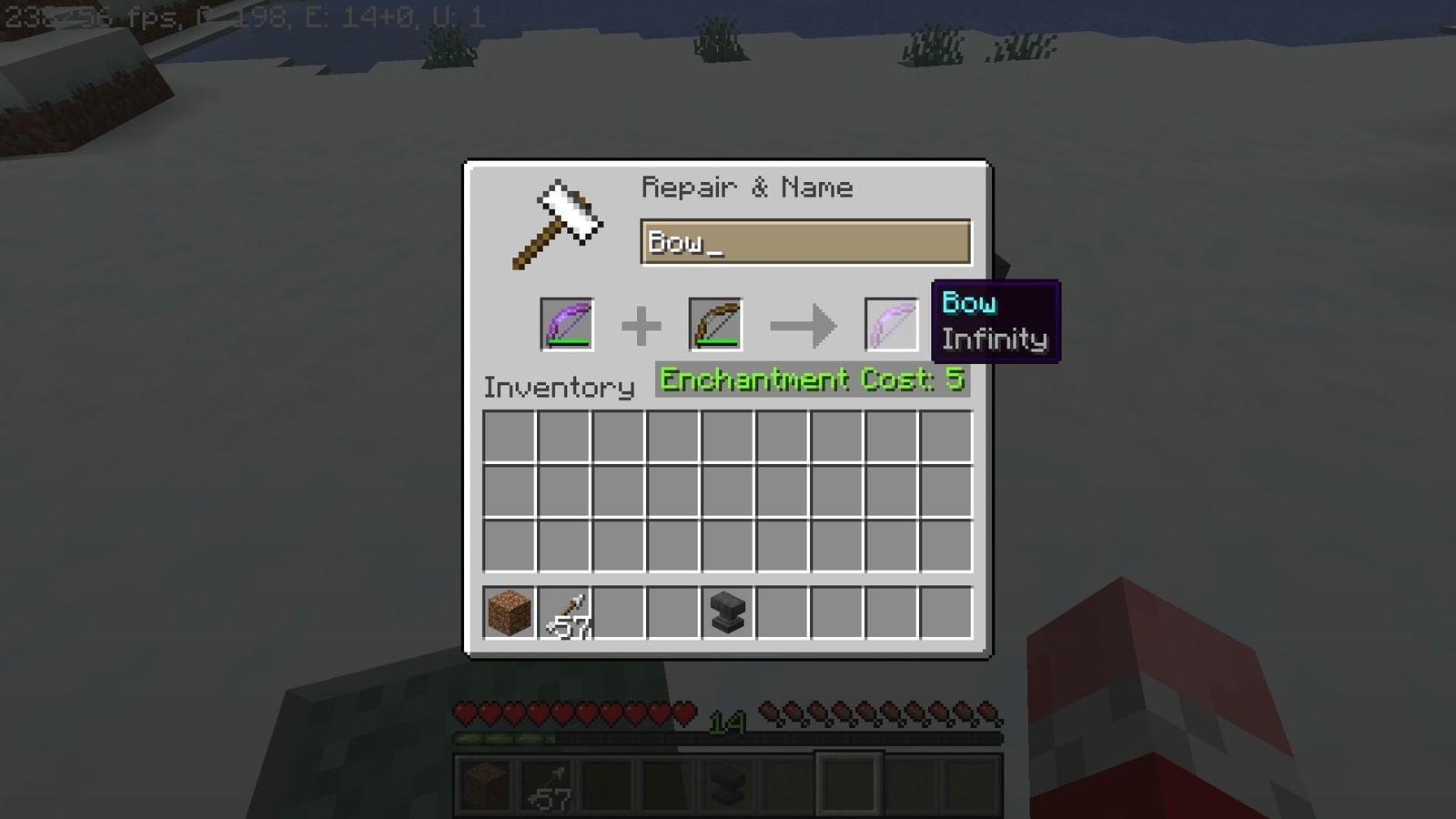Click the anvil hammer icon at the top
The height and width of the screenshot is (819, 1456).
pyautogui.click(x=557, y=221)
